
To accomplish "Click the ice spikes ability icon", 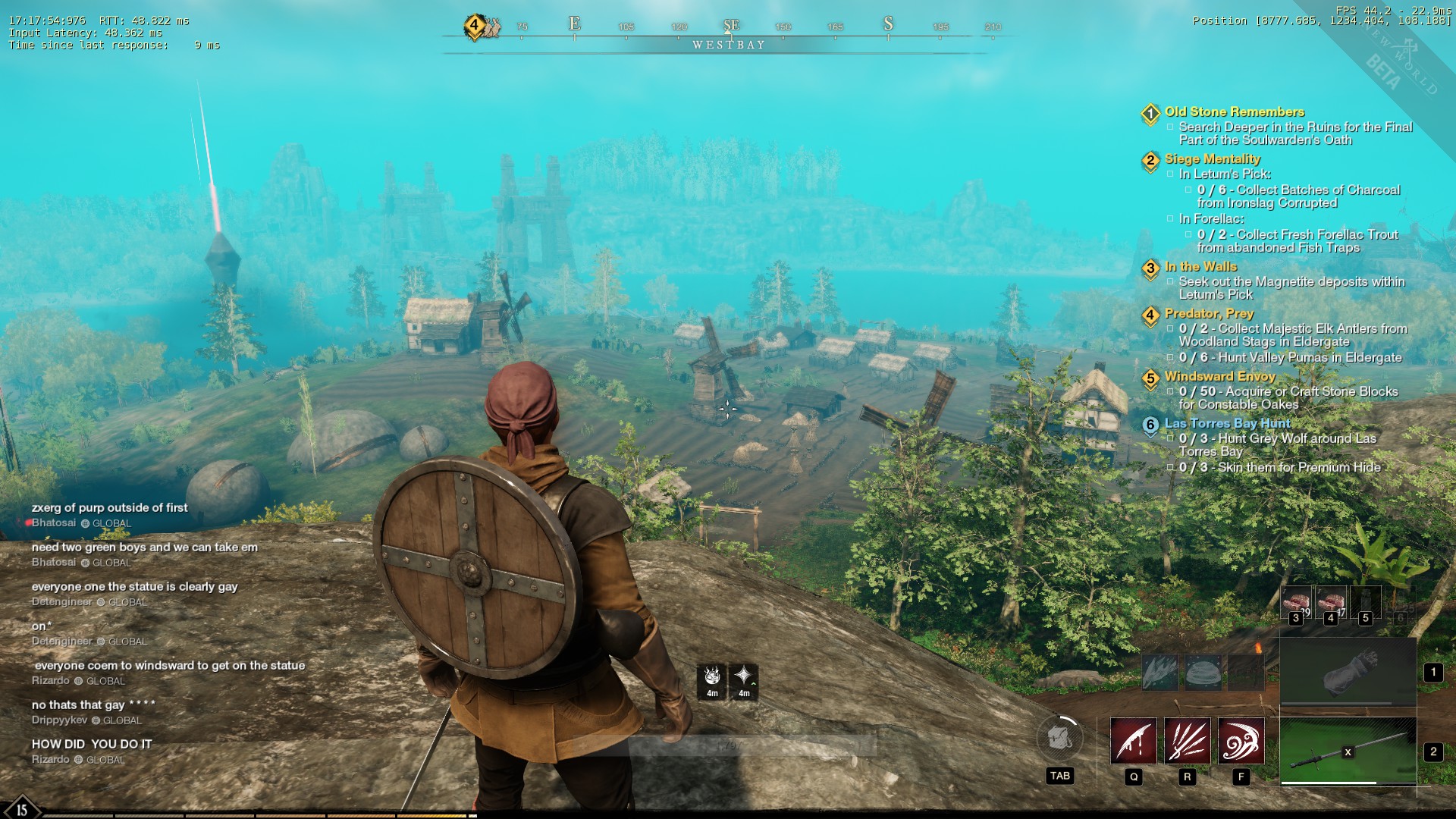I will point(1160,672).
